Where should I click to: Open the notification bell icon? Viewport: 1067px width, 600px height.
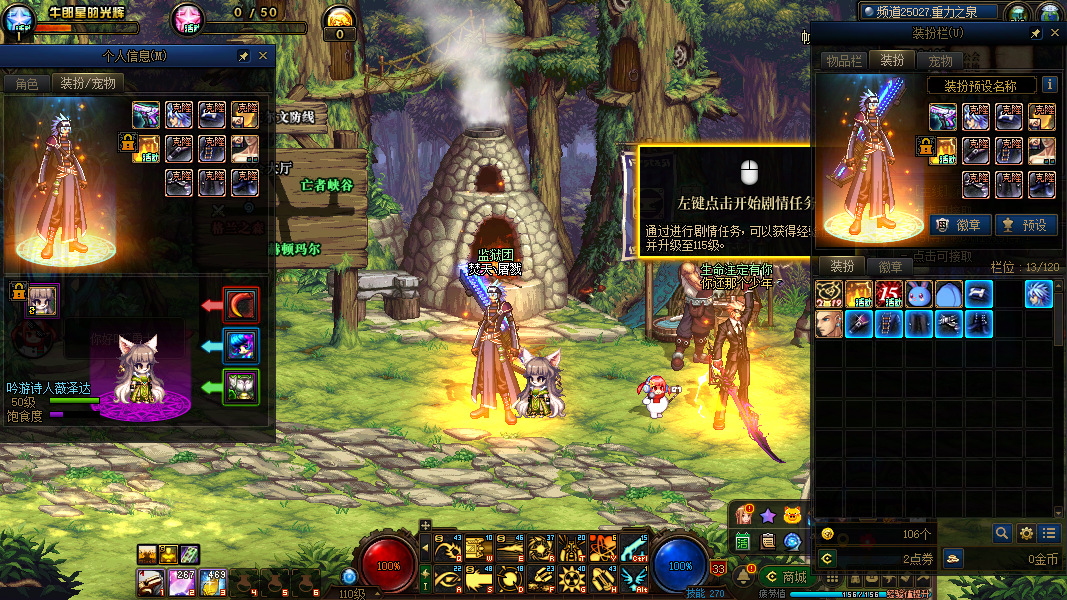tap(744, 577)
